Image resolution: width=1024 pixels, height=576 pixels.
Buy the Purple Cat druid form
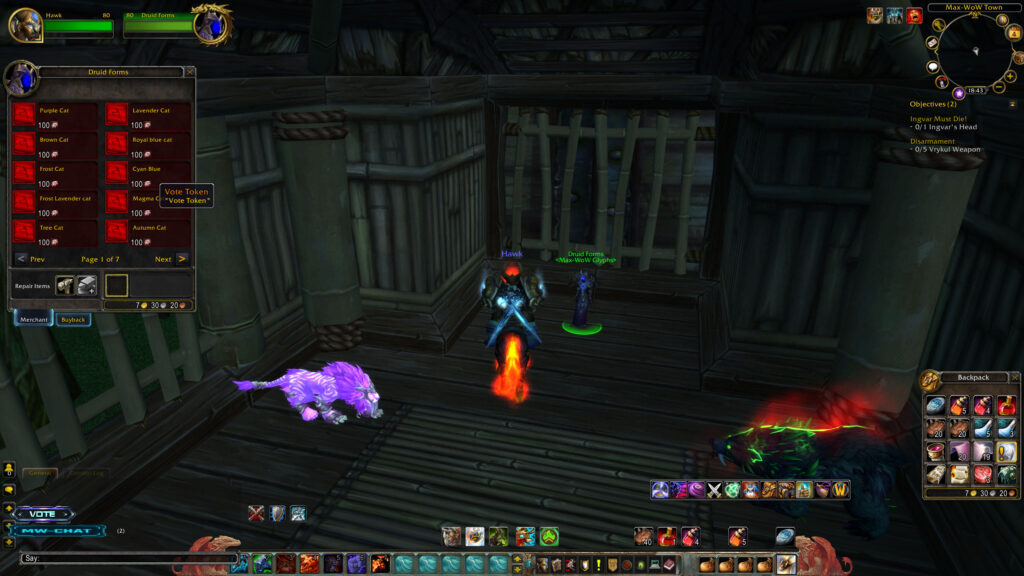(x=23, y=115)
